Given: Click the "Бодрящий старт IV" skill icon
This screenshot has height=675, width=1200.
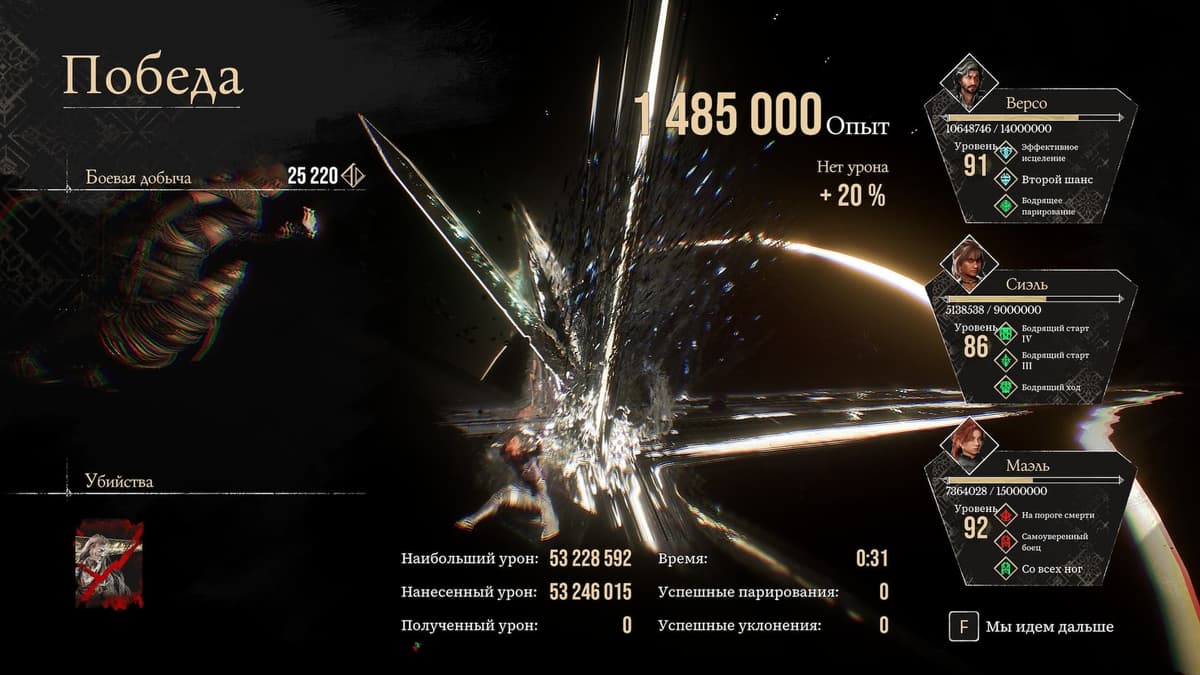Looking at the screenshot, I should click(1005, 333).
